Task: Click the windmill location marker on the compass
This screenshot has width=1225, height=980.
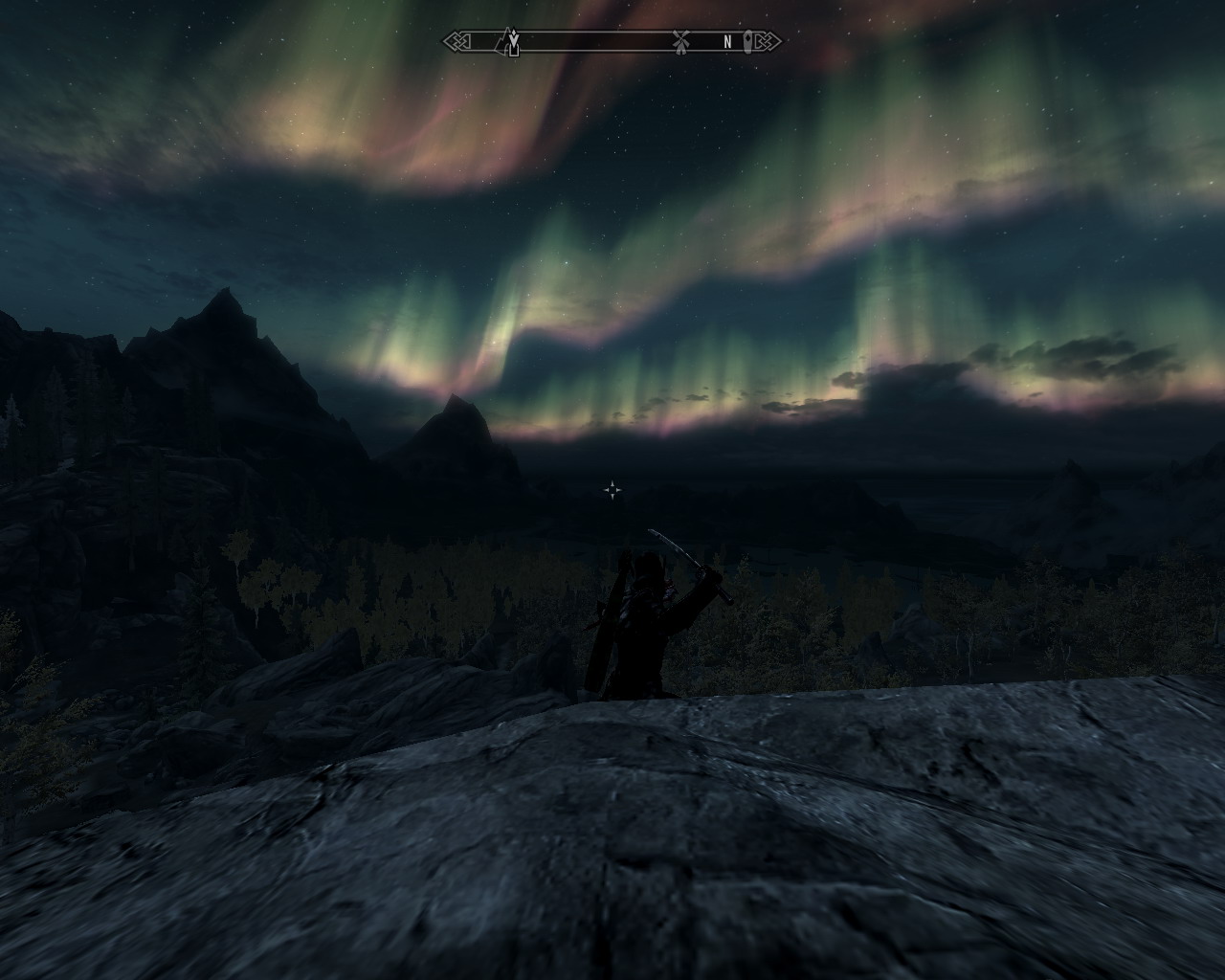Action: [680, 42]
